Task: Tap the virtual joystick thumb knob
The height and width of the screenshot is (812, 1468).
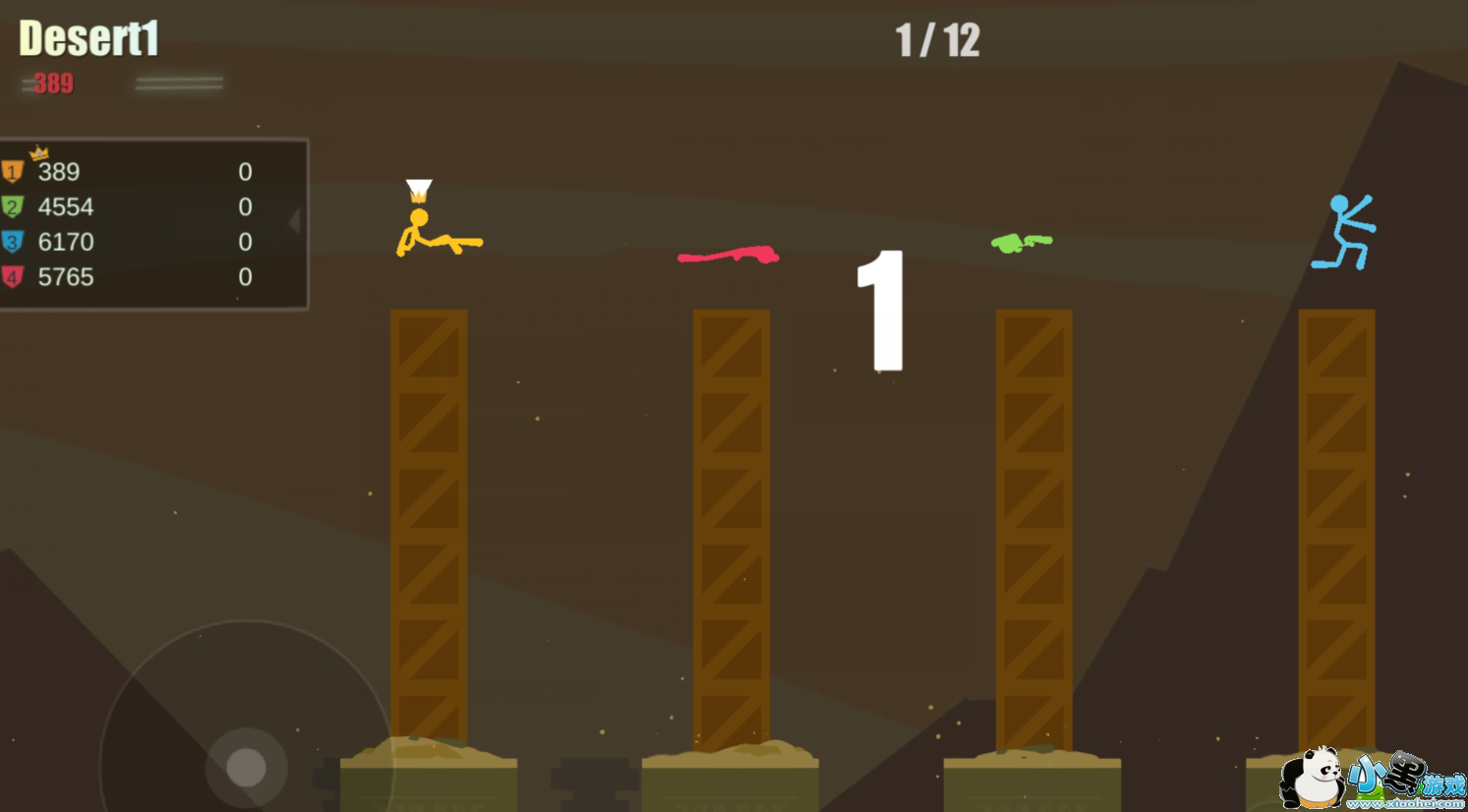Action: coord(246,767)
